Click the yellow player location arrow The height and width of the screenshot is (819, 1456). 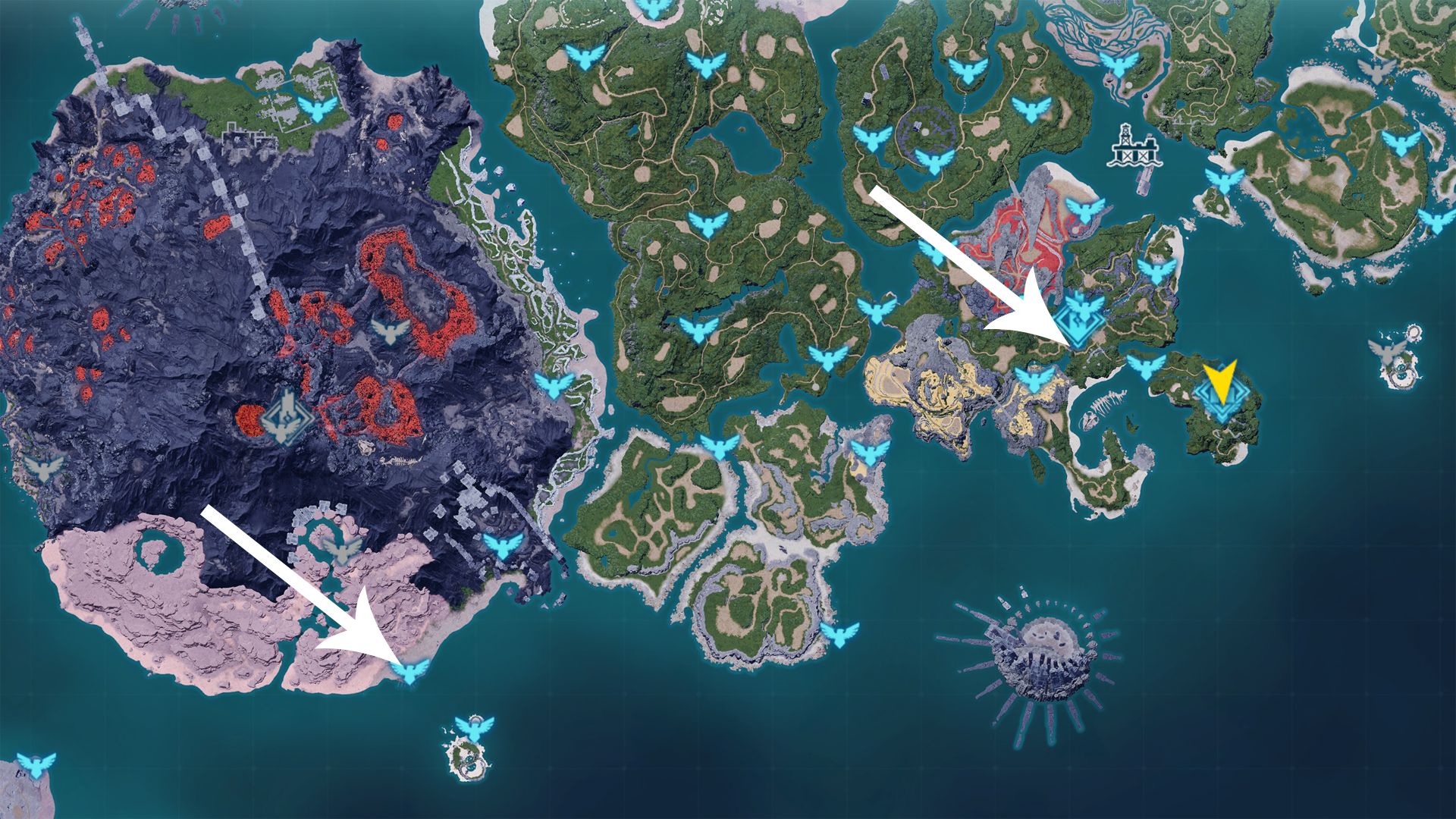point(1219,381)
